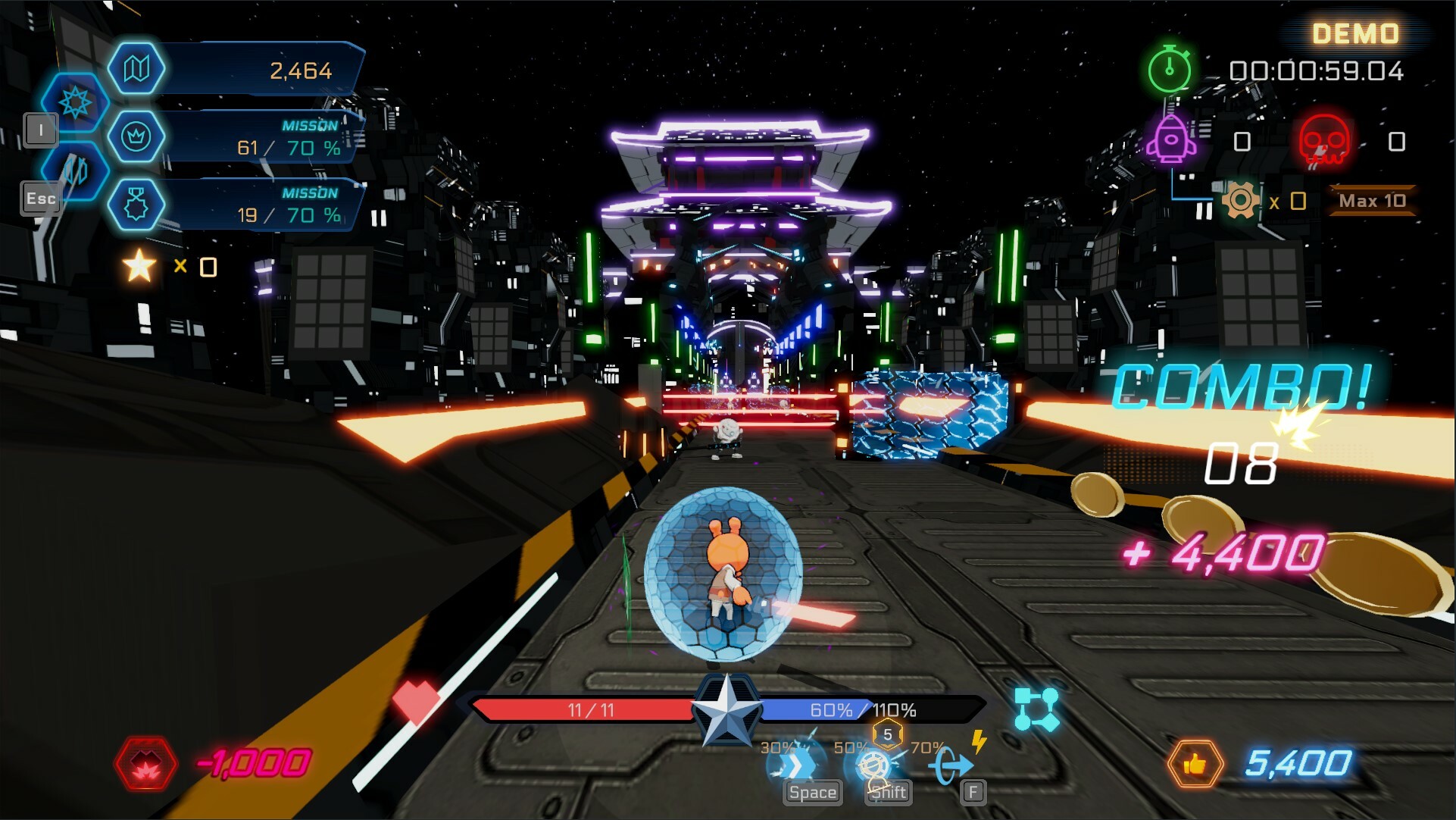Select the red skull kill counter icon

pyautogui.click(x=1323, y=138)
